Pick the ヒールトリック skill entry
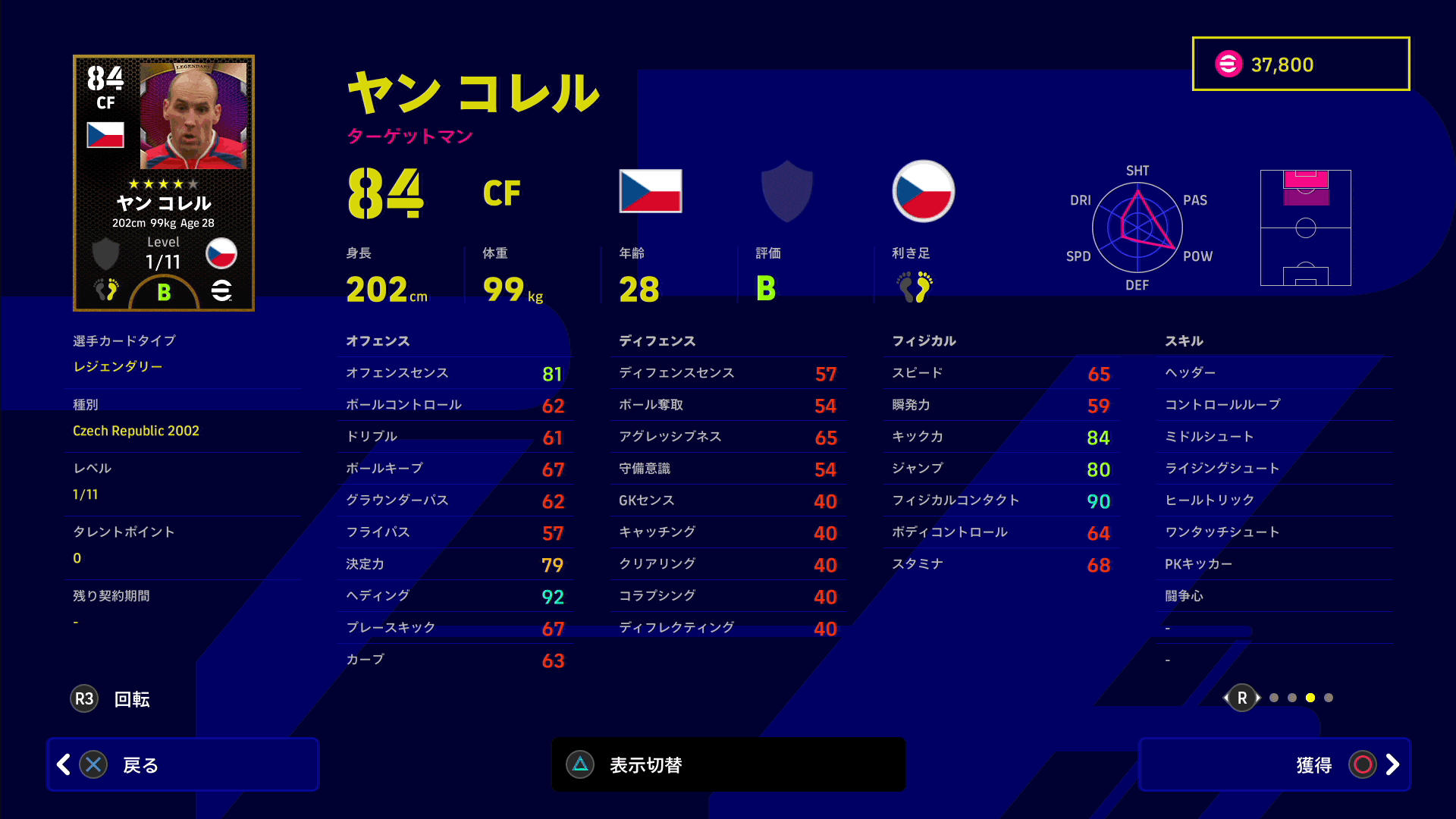This screenshot has height=819, width=1456. pyautogui.click(x=1274, y=500)
